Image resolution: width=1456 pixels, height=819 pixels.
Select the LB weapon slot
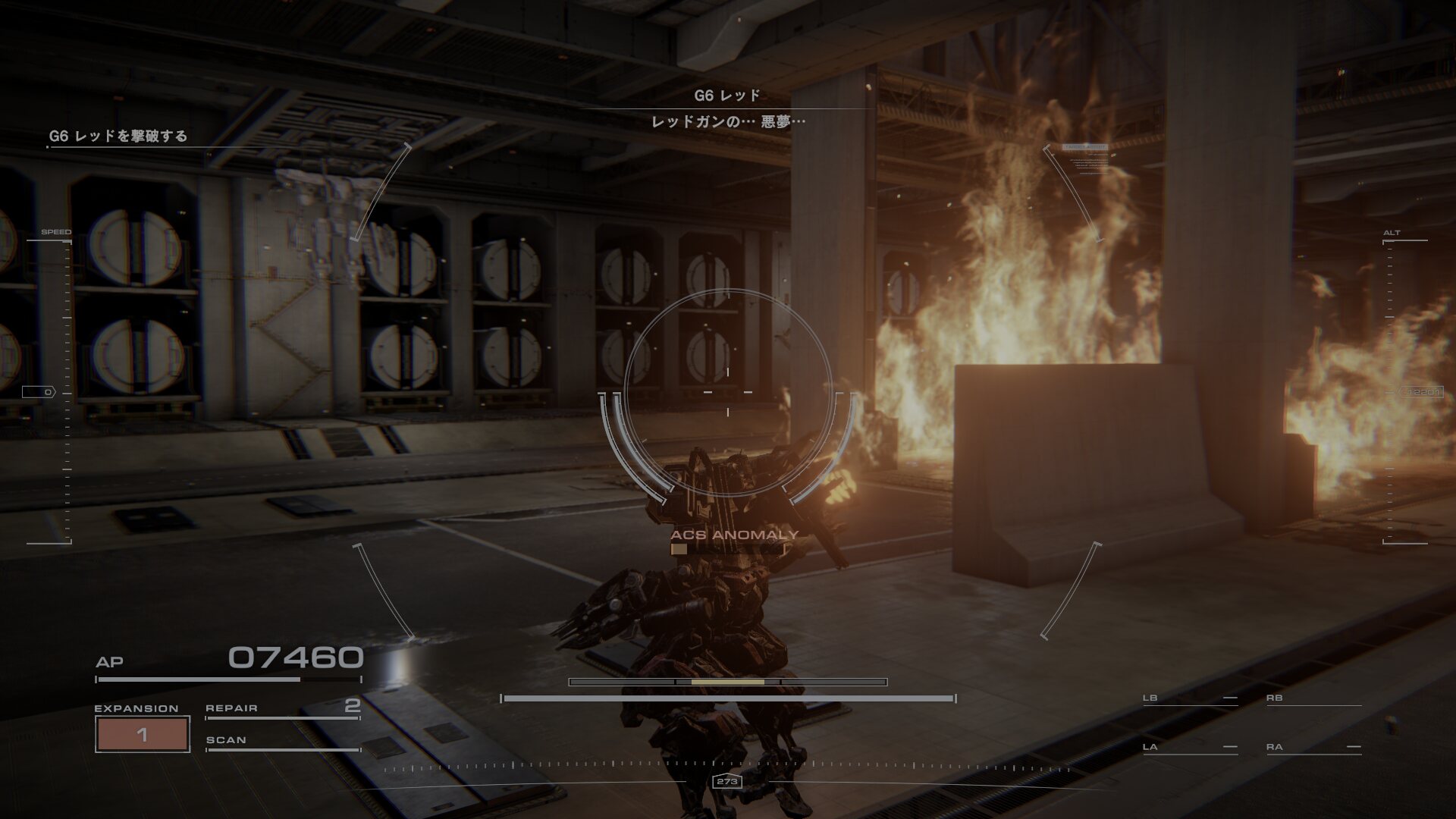1189,698
